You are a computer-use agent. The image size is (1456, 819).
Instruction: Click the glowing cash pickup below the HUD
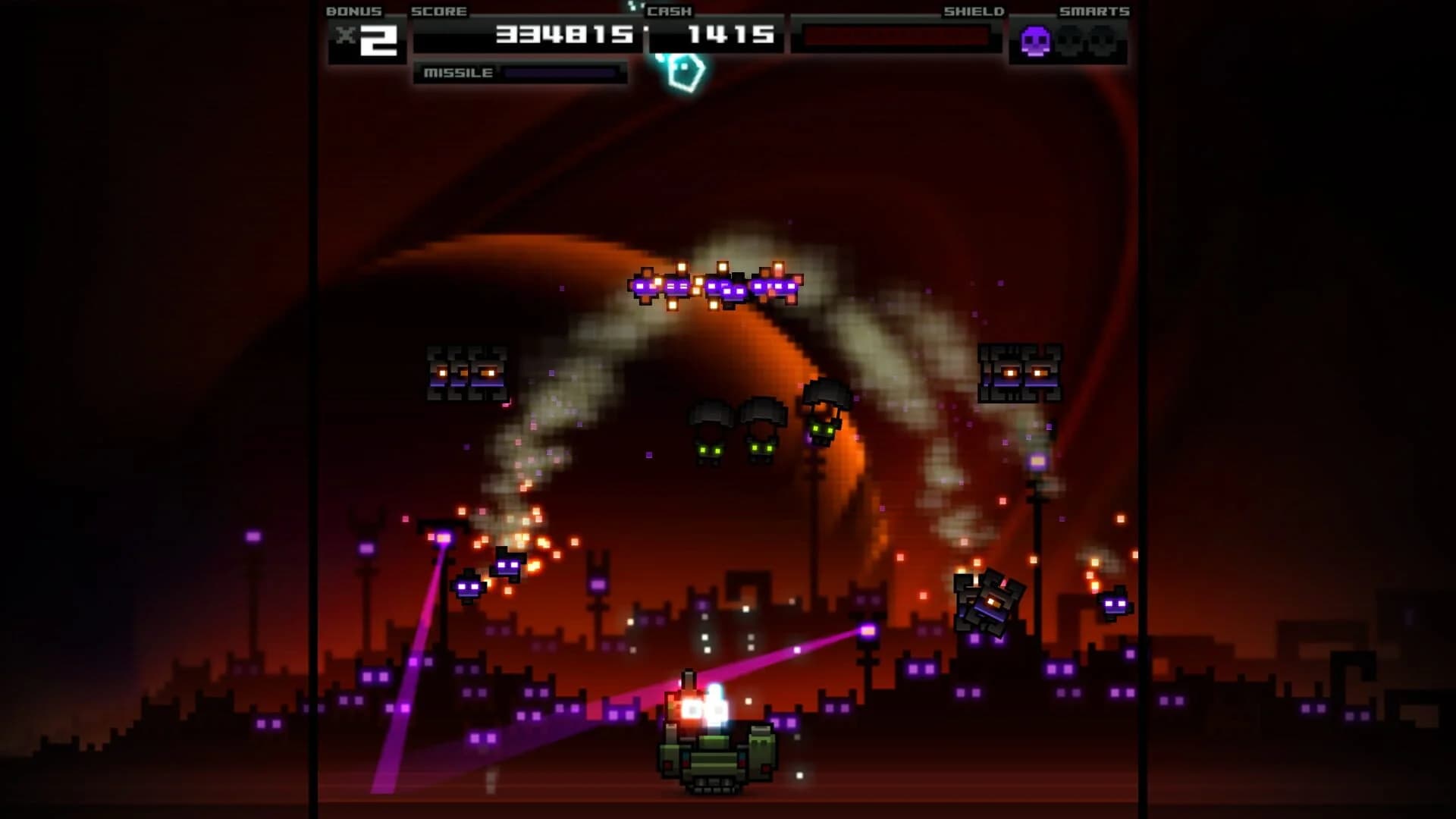click(x=682, y=72)
